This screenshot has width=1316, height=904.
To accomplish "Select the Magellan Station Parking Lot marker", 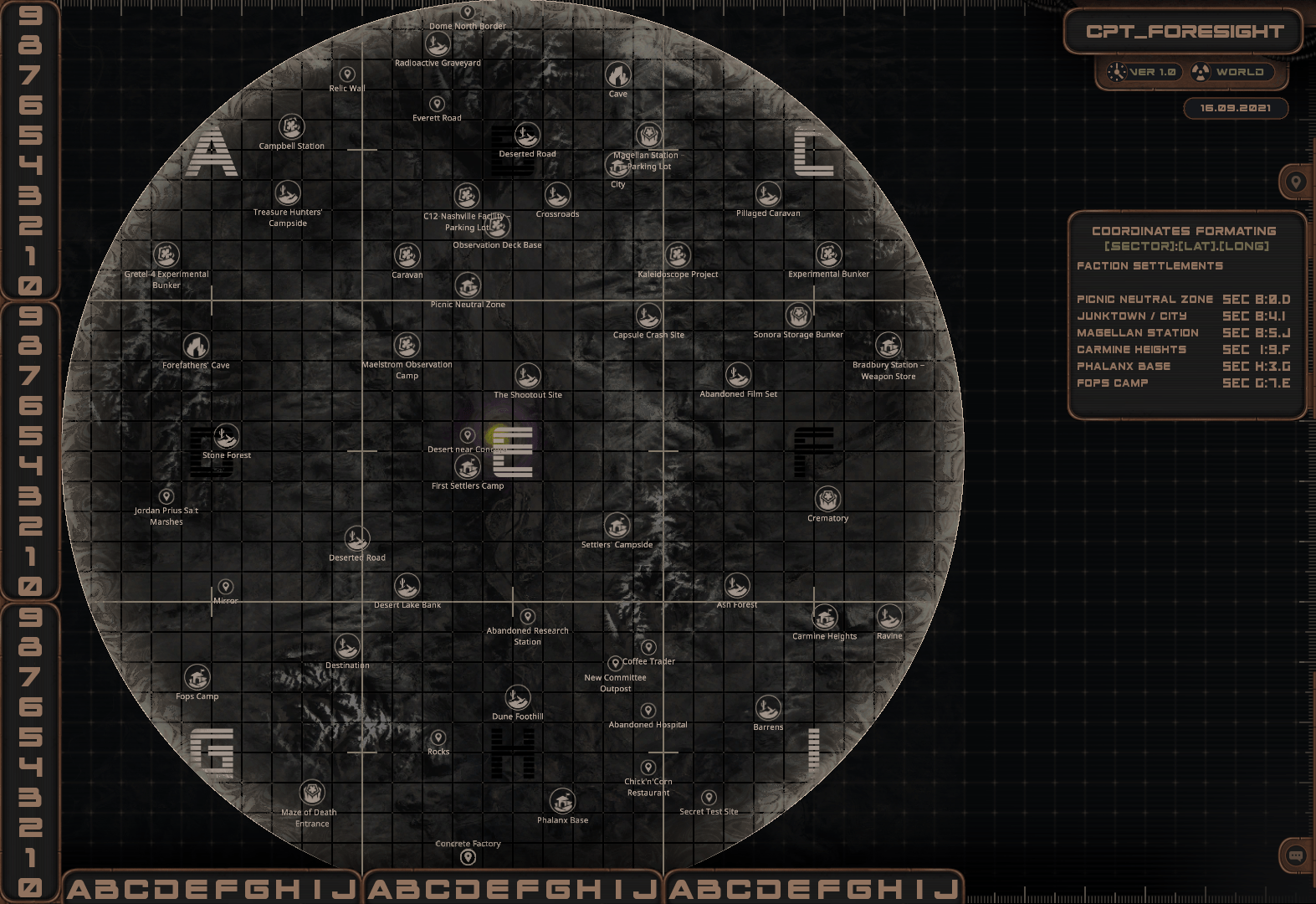I will tap(648, 136).
